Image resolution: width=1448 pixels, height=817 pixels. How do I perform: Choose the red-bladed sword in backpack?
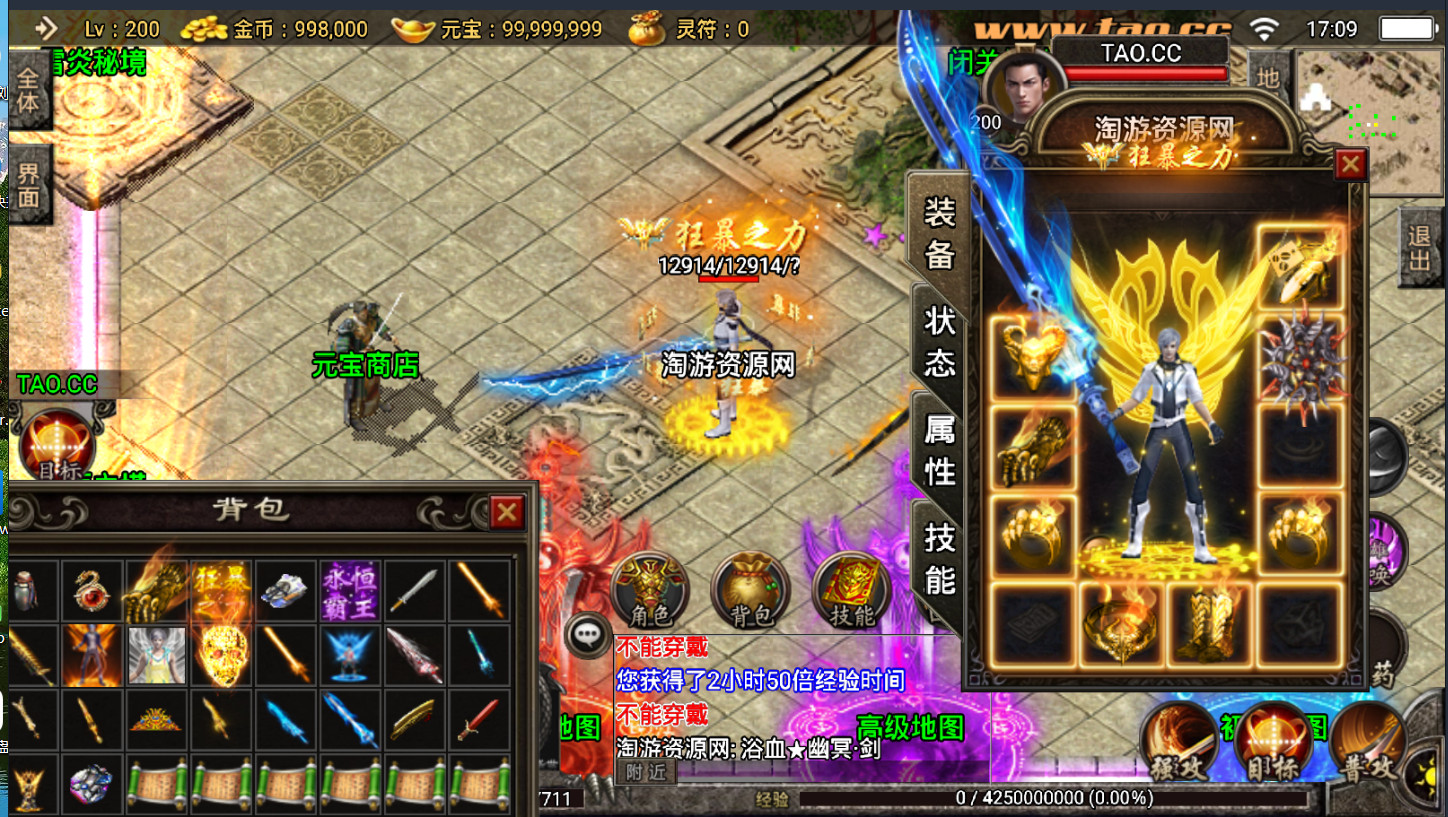coord(478,719)
